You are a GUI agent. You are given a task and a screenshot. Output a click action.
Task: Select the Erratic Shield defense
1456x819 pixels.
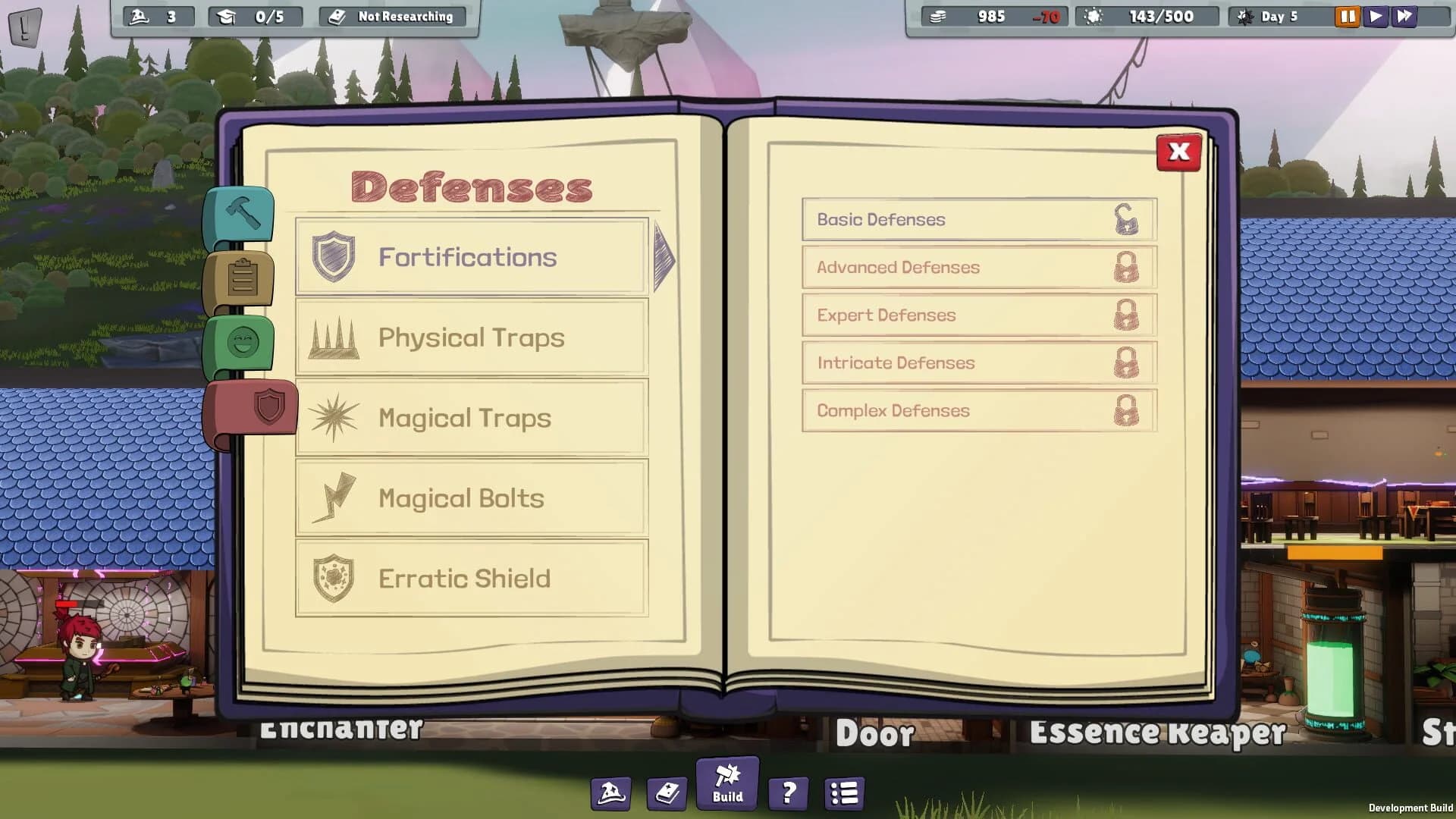point(472,578)
